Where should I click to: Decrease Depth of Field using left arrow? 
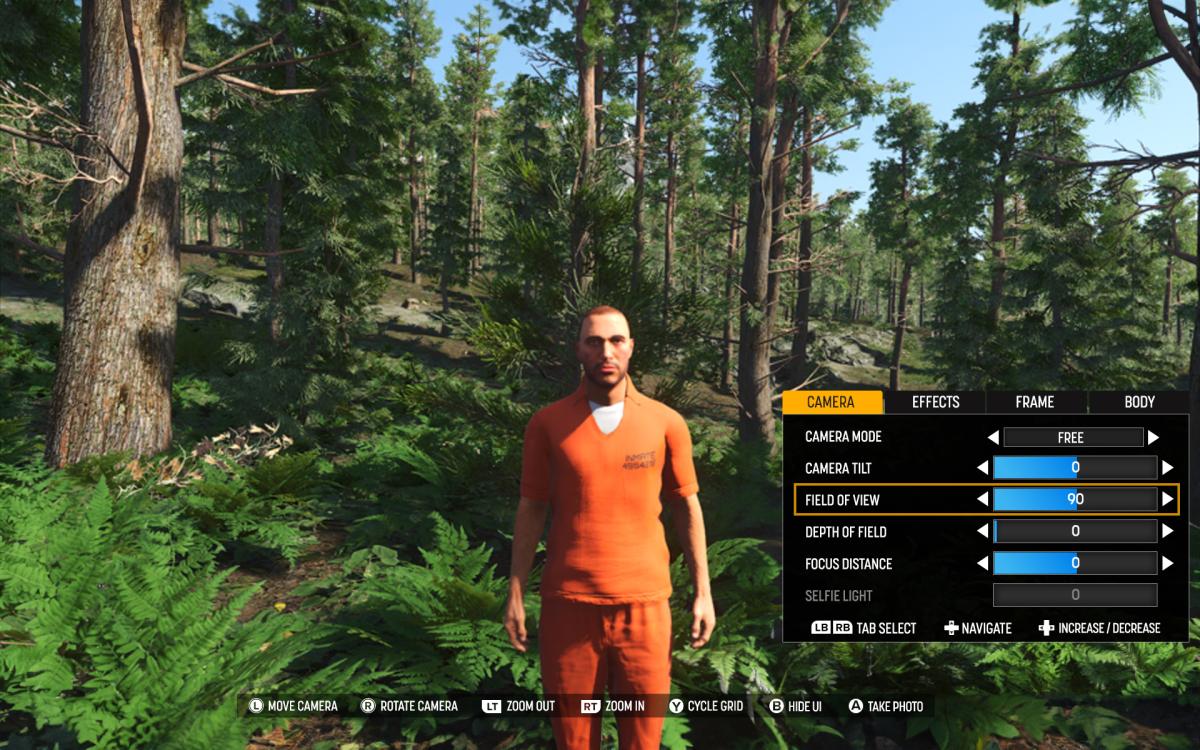(982, 531)
